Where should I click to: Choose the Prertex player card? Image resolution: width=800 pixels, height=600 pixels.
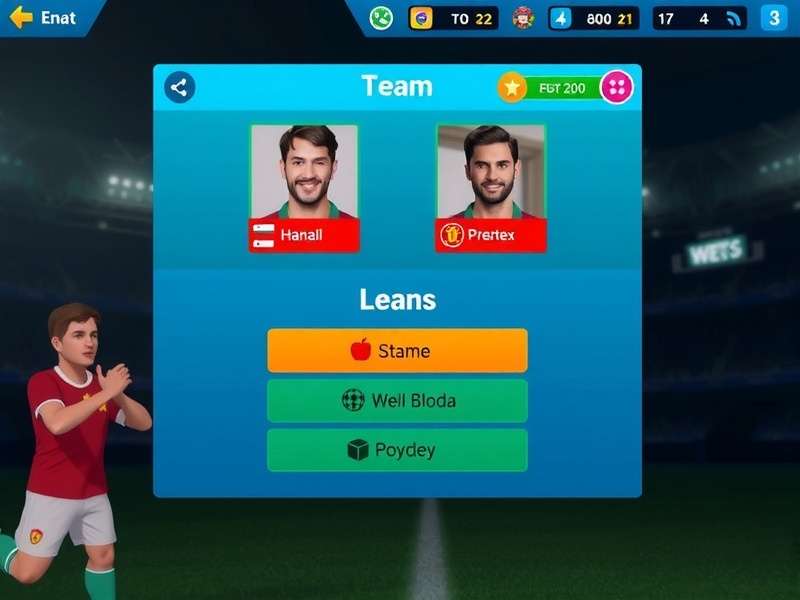point(491,188)
